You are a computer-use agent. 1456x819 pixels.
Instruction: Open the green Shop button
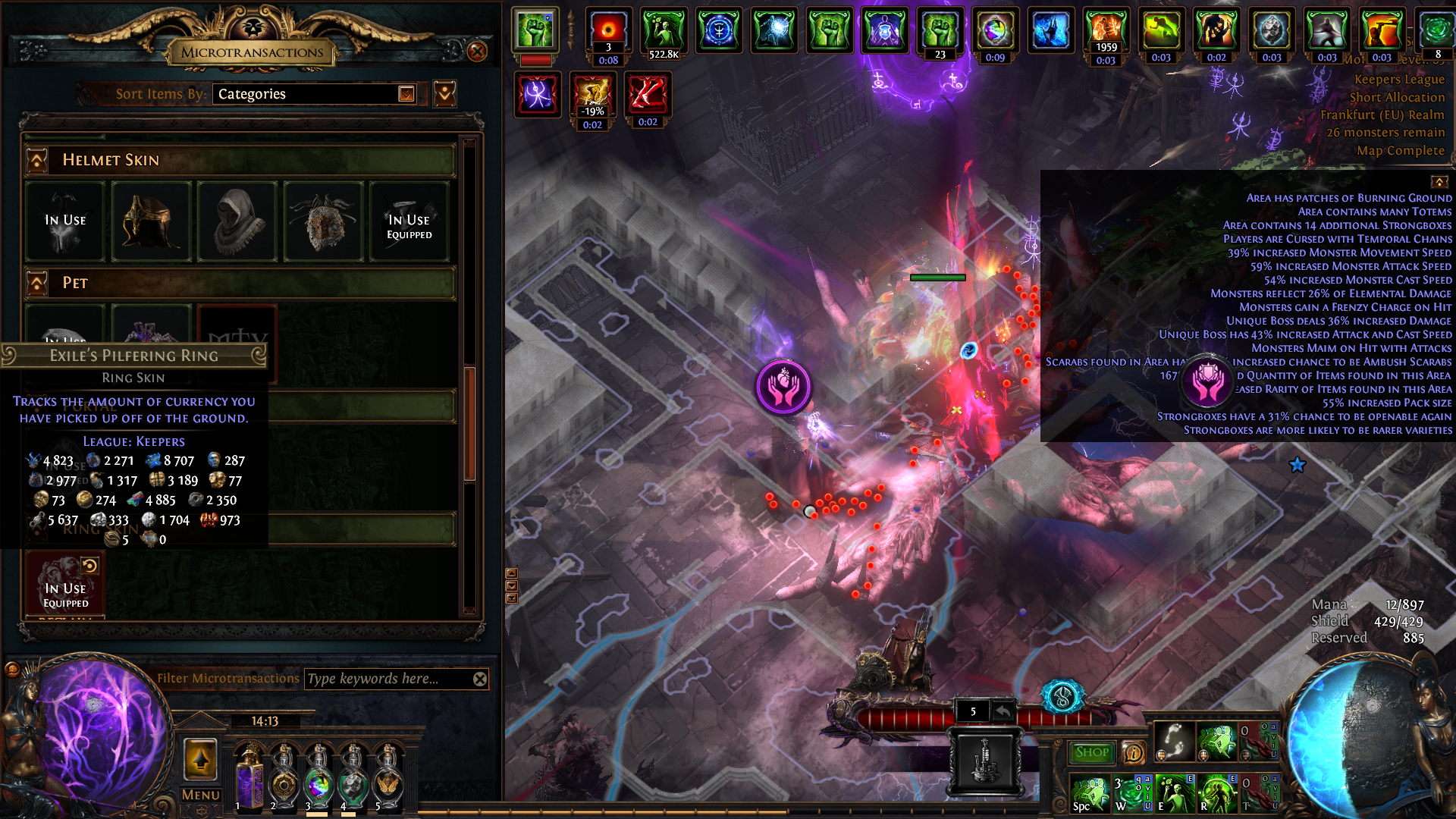[x=1092, y=752]
